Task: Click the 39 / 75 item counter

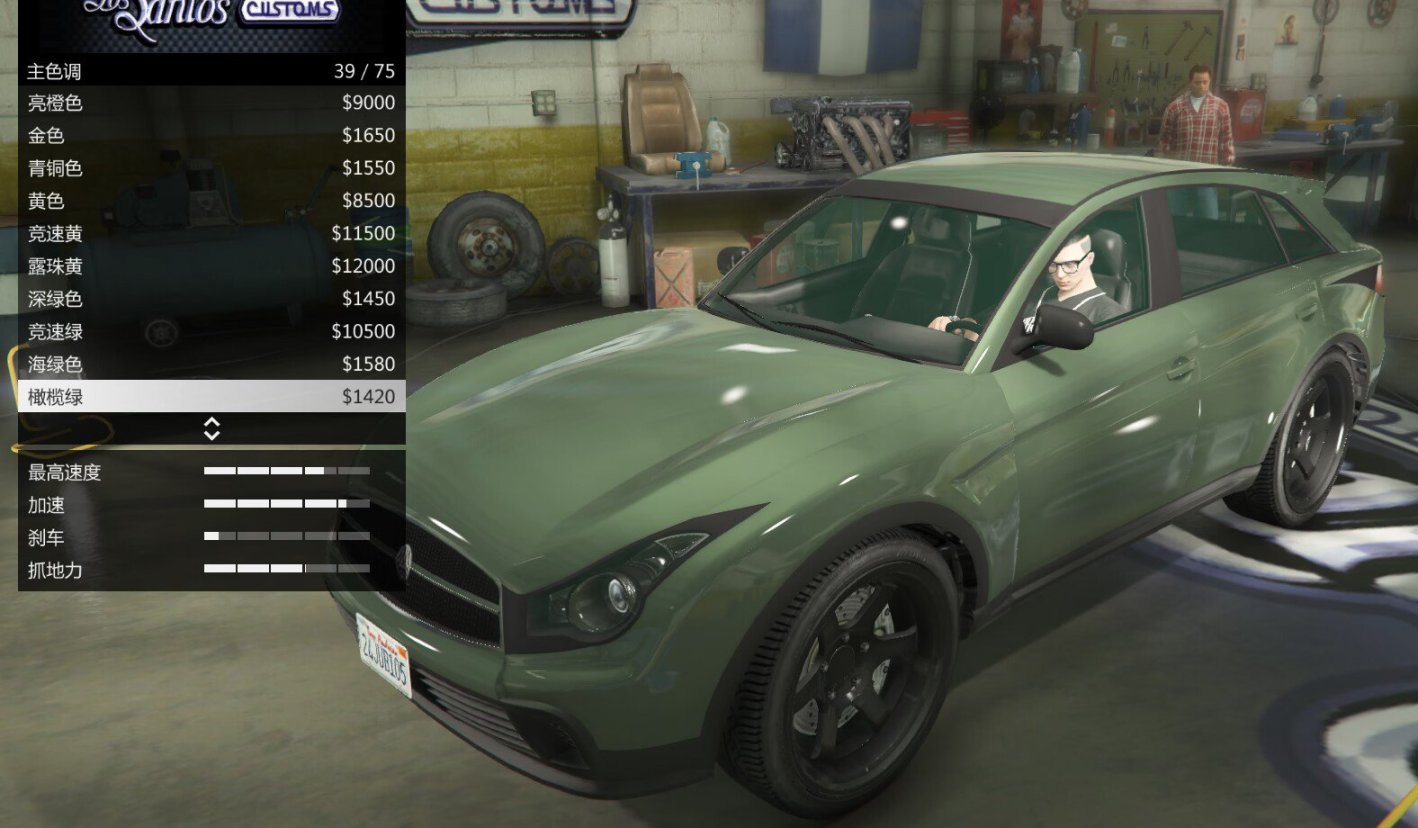Action: click(368, 71)
